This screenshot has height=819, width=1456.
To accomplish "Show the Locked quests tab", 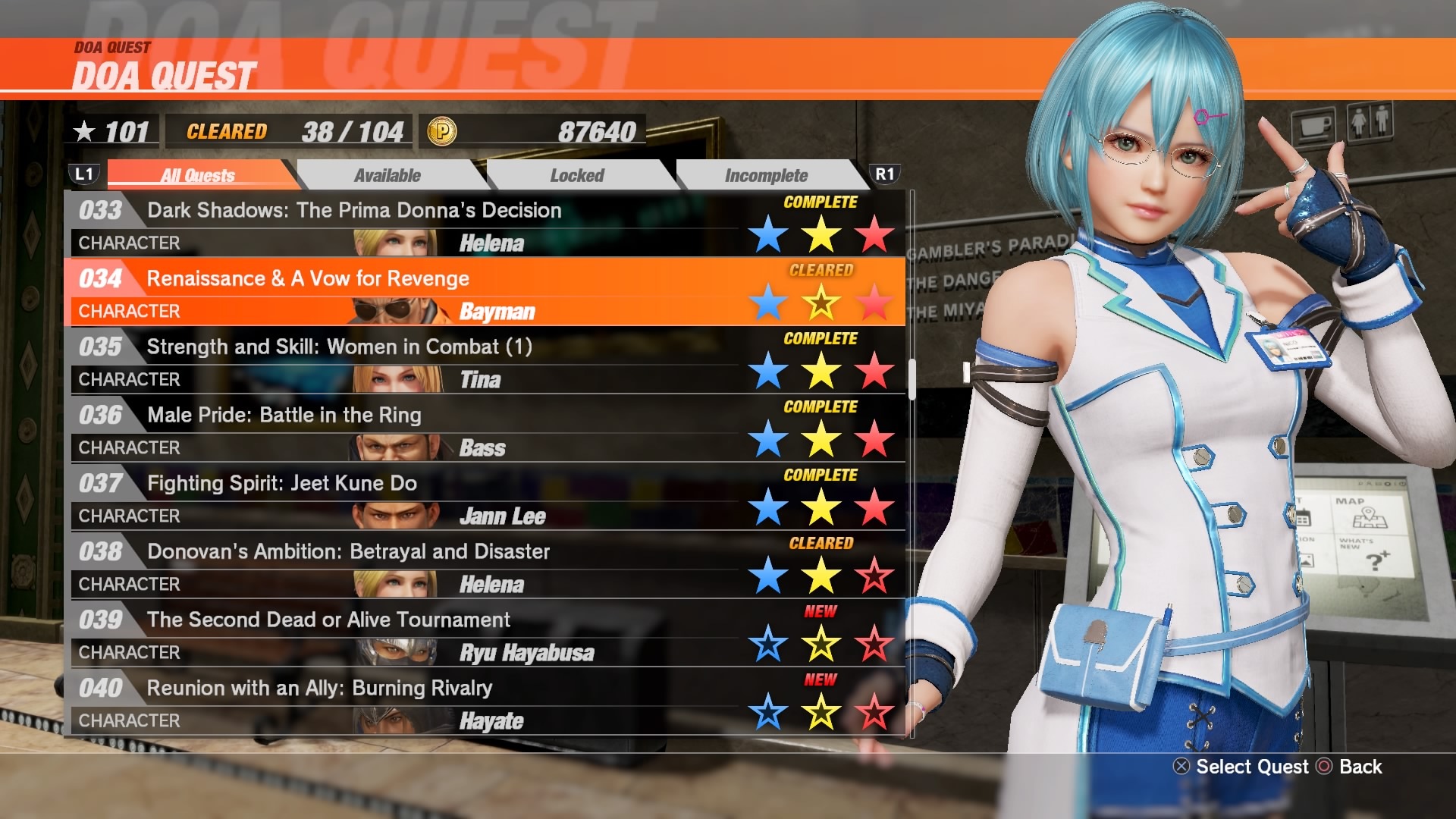I will (x=577, y=175).
